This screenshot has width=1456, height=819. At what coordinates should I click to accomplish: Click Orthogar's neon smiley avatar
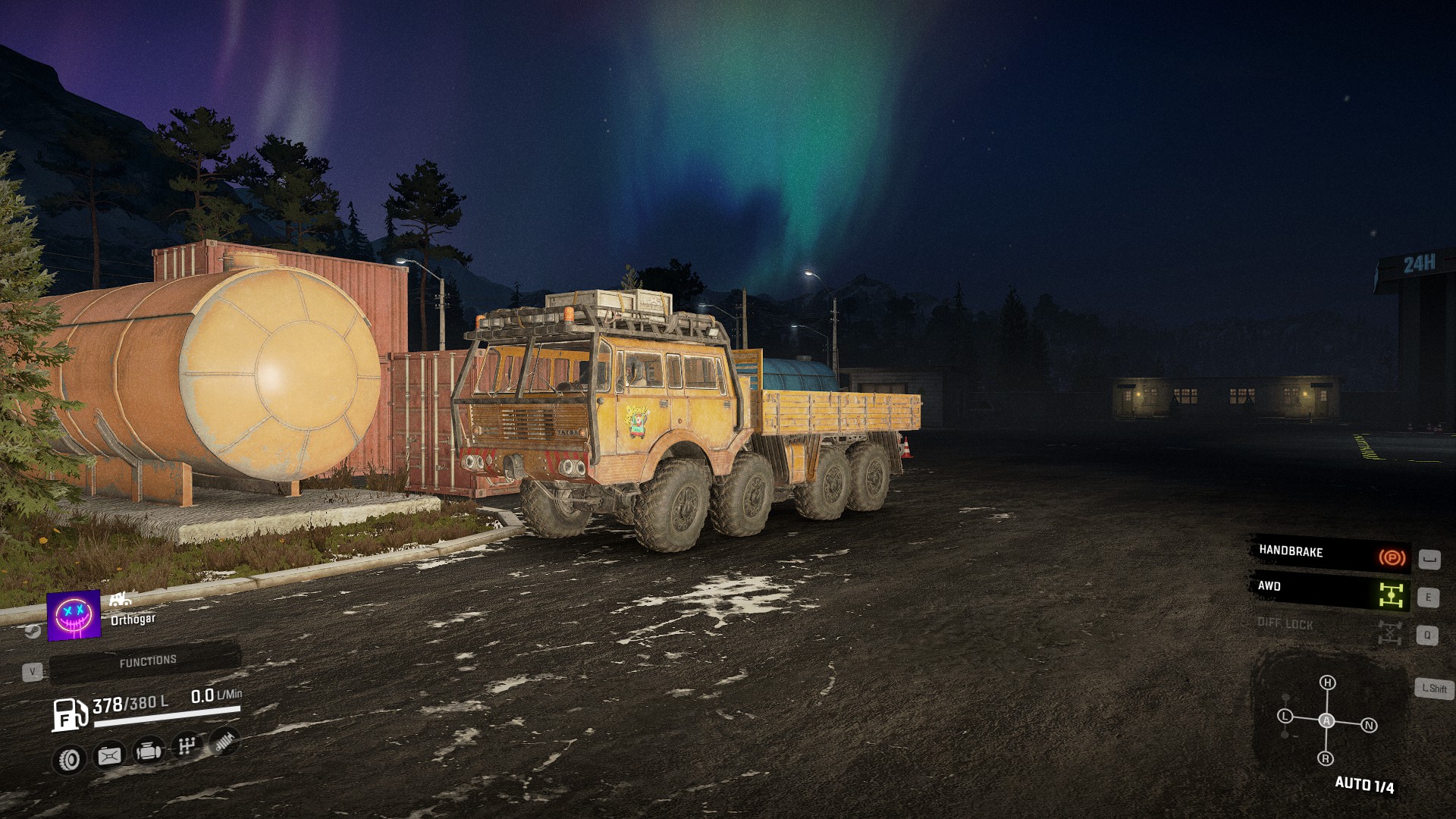(74, 615)
